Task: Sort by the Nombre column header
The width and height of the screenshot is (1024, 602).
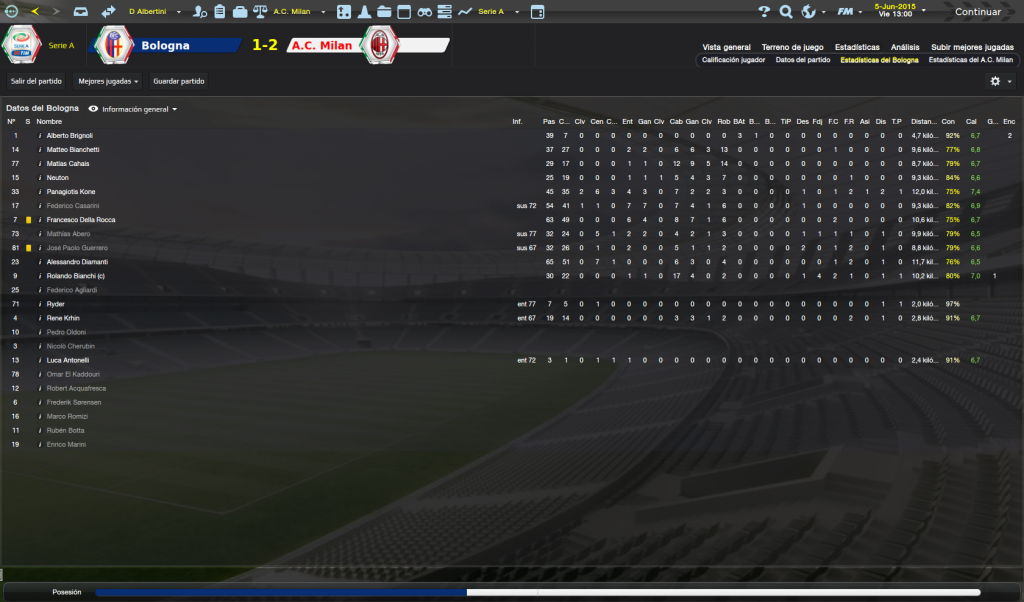Action: tap(49, 121)
